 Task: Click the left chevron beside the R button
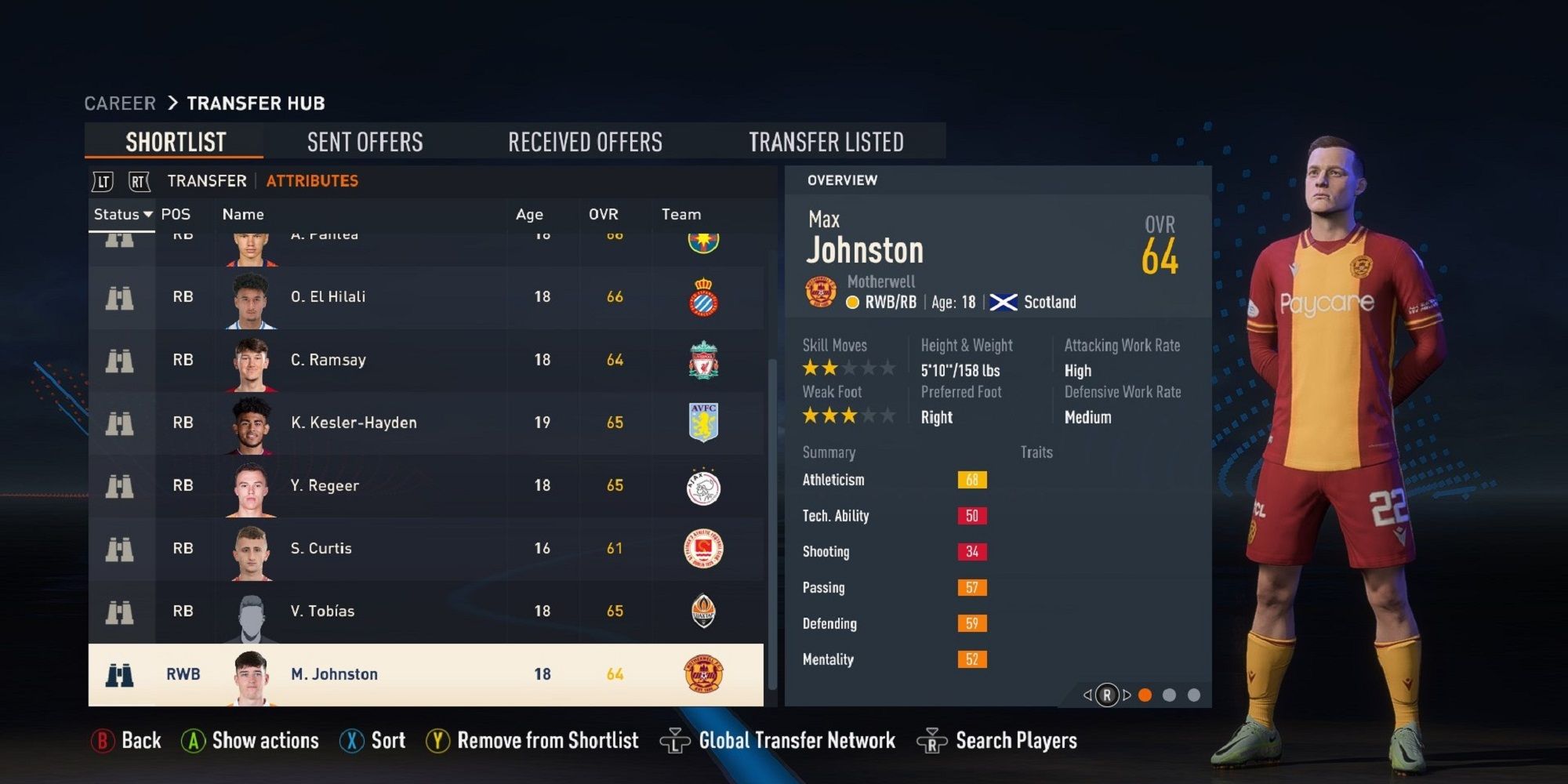tap(1088, 696)
